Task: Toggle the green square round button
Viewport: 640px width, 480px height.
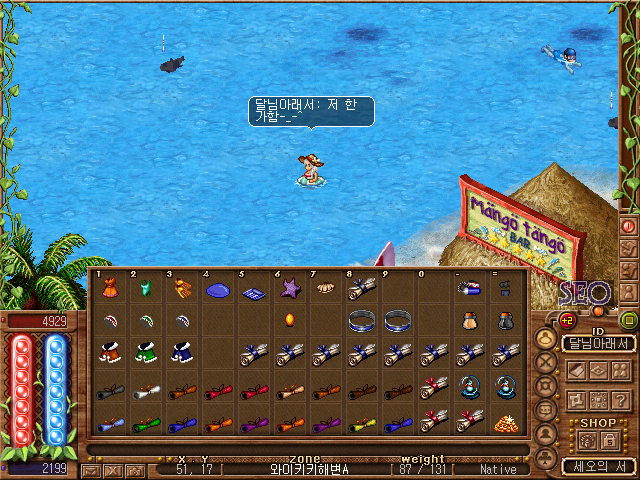Action: [x=628, y=321]
